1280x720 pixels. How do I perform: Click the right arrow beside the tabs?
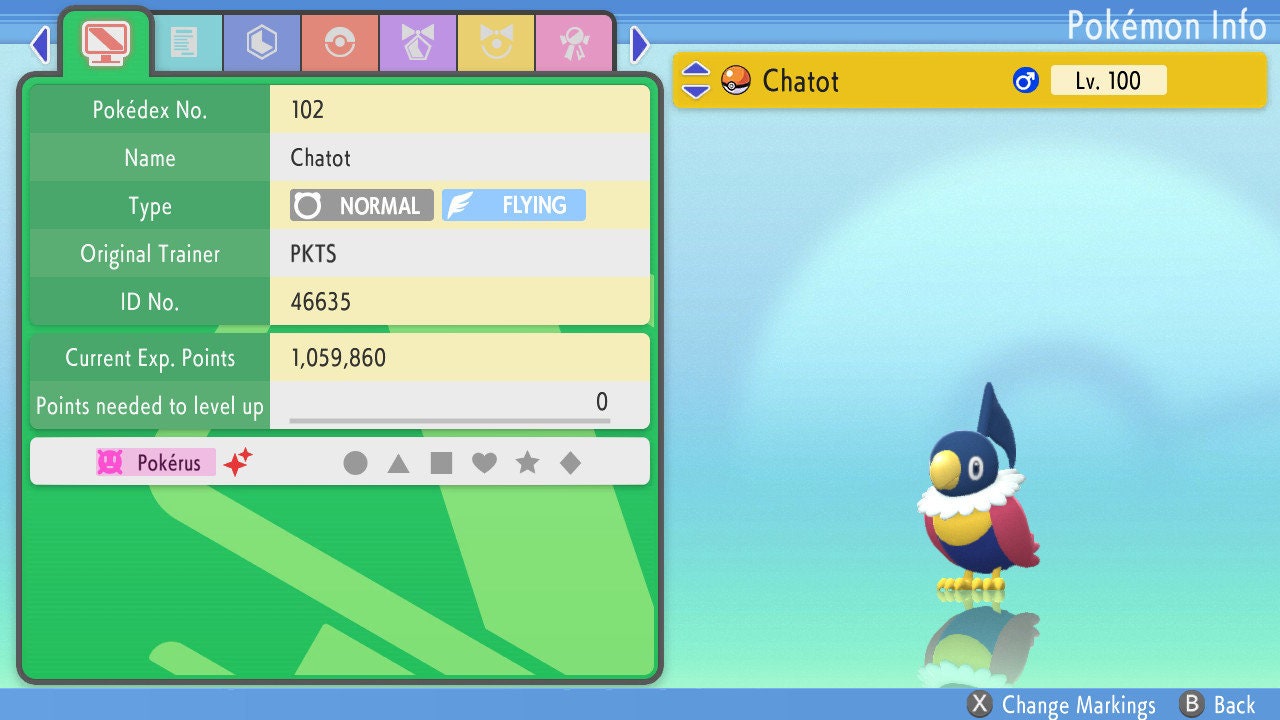(640, 44)
